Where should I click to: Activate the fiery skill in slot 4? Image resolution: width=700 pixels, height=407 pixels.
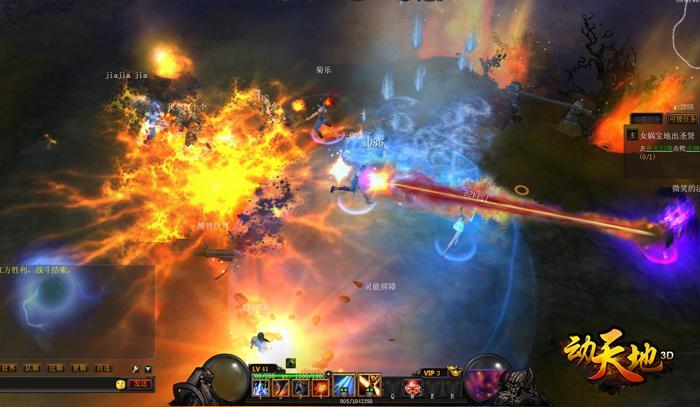pos(320,387)
